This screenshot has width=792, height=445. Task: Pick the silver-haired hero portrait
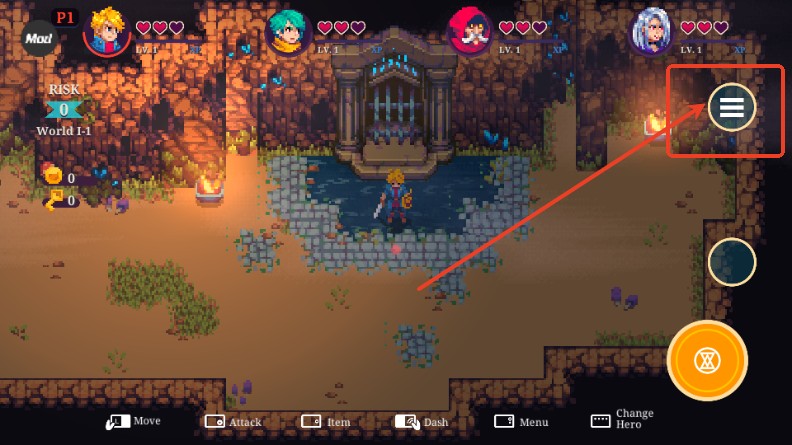(x=651, y=33)
